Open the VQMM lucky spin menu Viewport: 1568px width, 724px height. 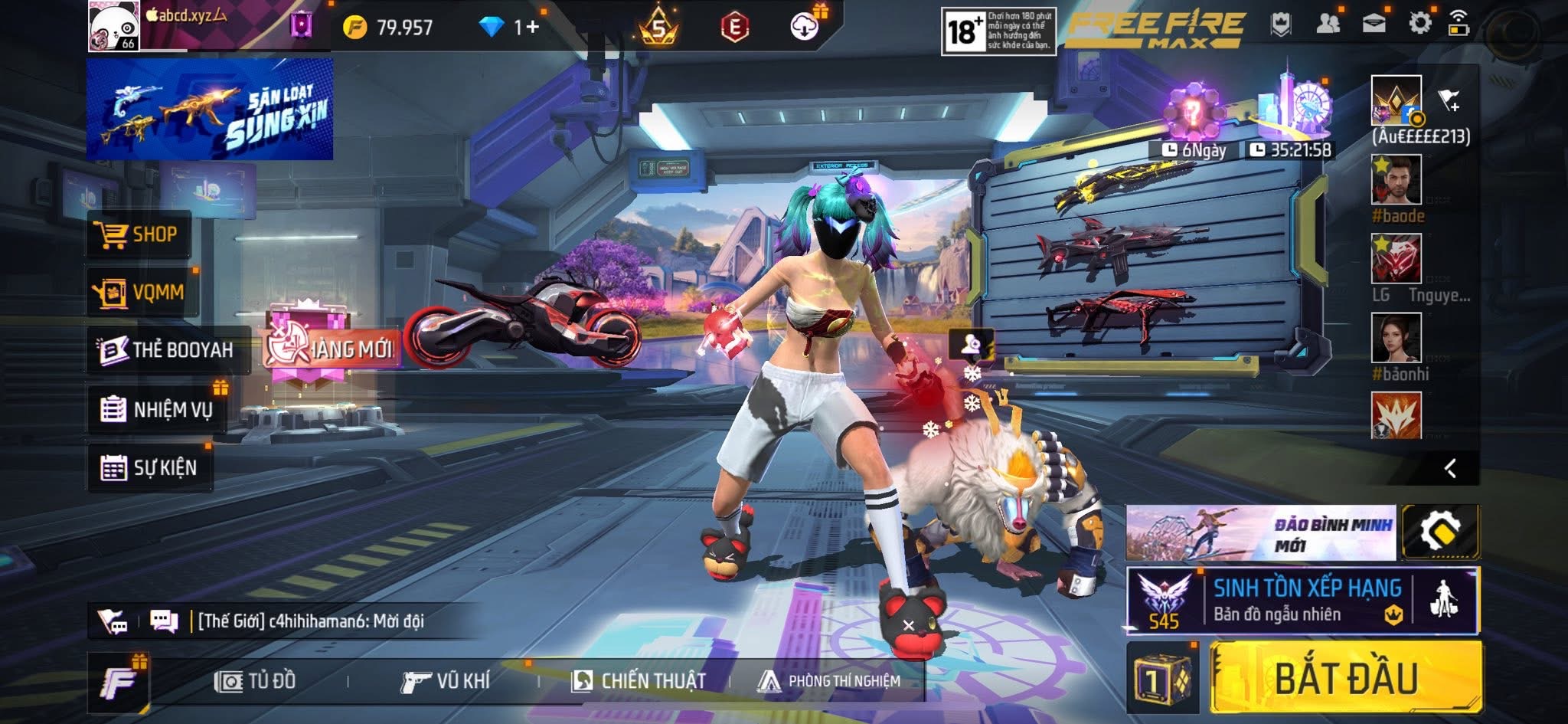coord(142,292)
